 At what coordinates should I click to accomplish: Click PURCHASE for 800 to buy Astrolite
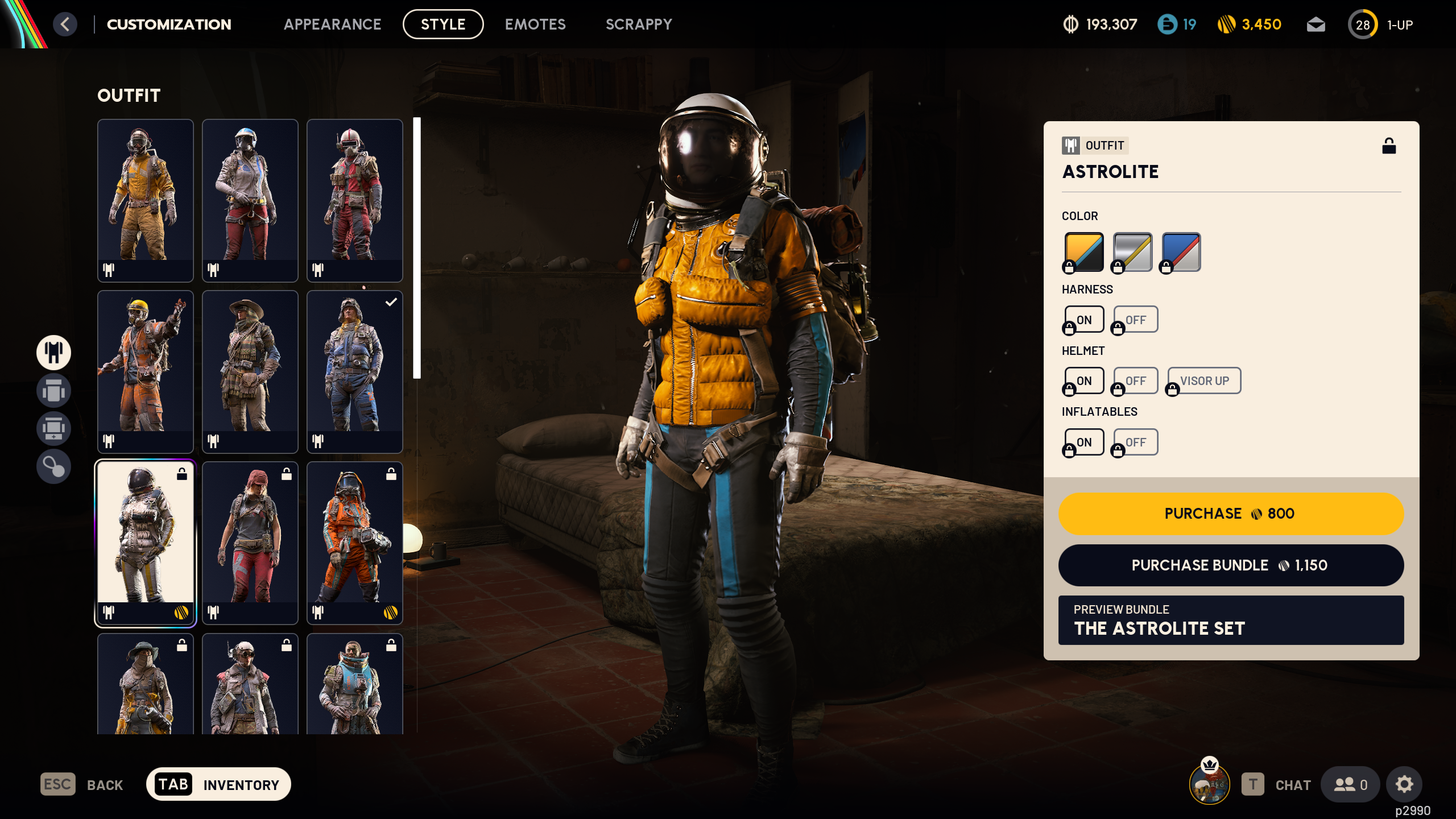coord(1230,514)
